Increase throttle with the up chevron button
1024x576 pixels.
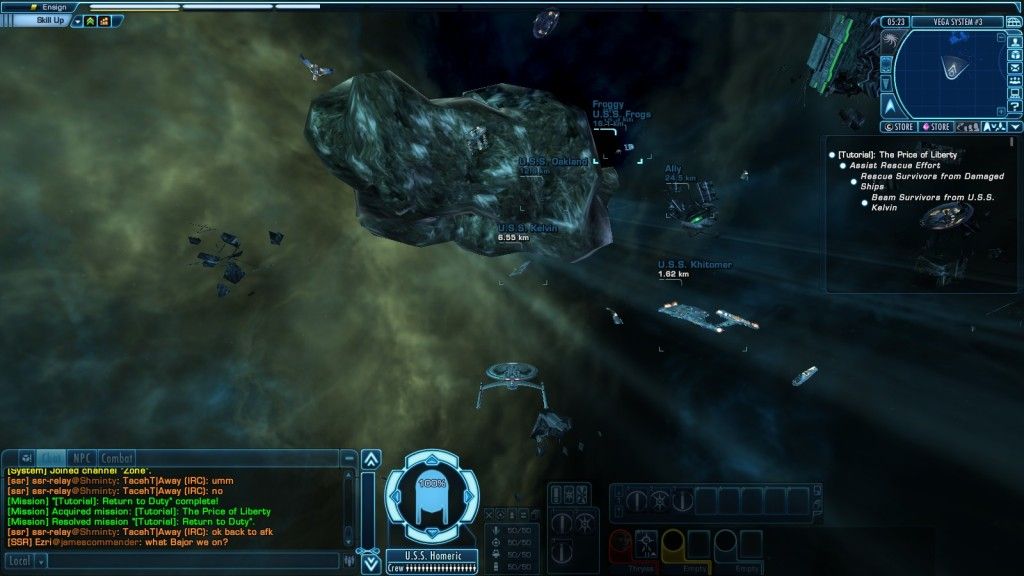(x=370, y=459)
